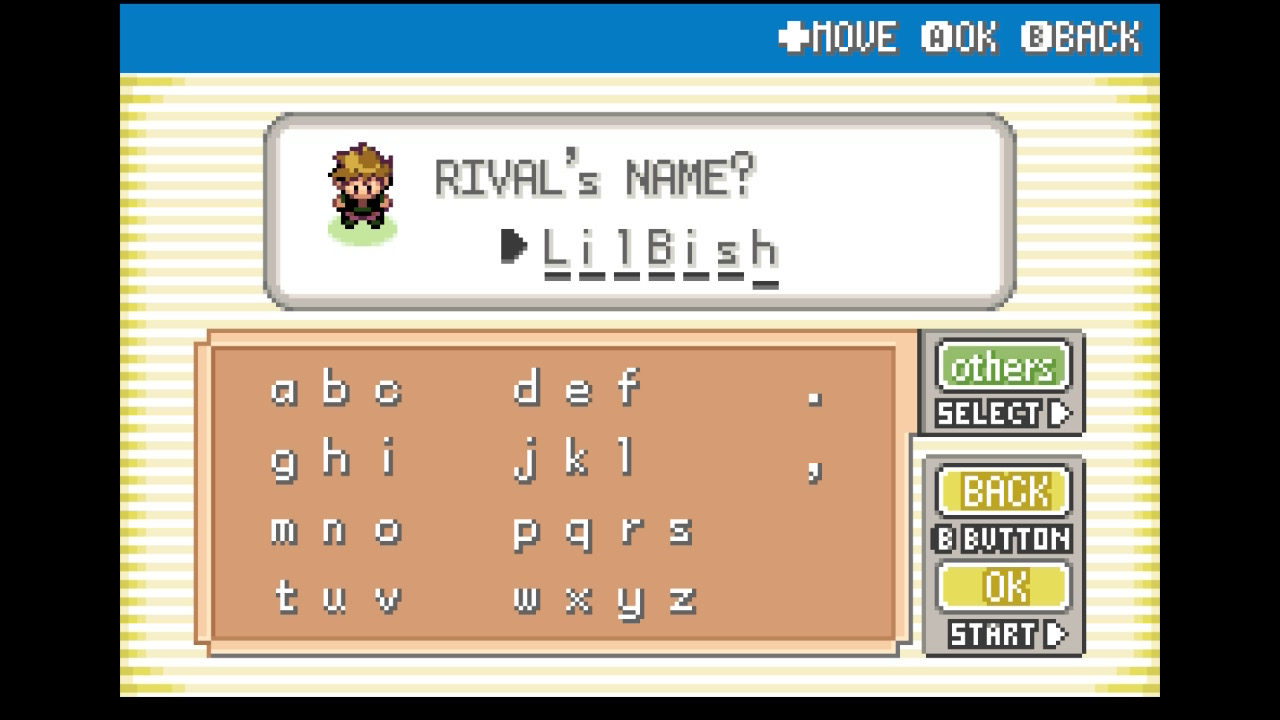This screenshot has width=1280, height=720.
Task: Choose the letter s key
Action: click(680, 531)
